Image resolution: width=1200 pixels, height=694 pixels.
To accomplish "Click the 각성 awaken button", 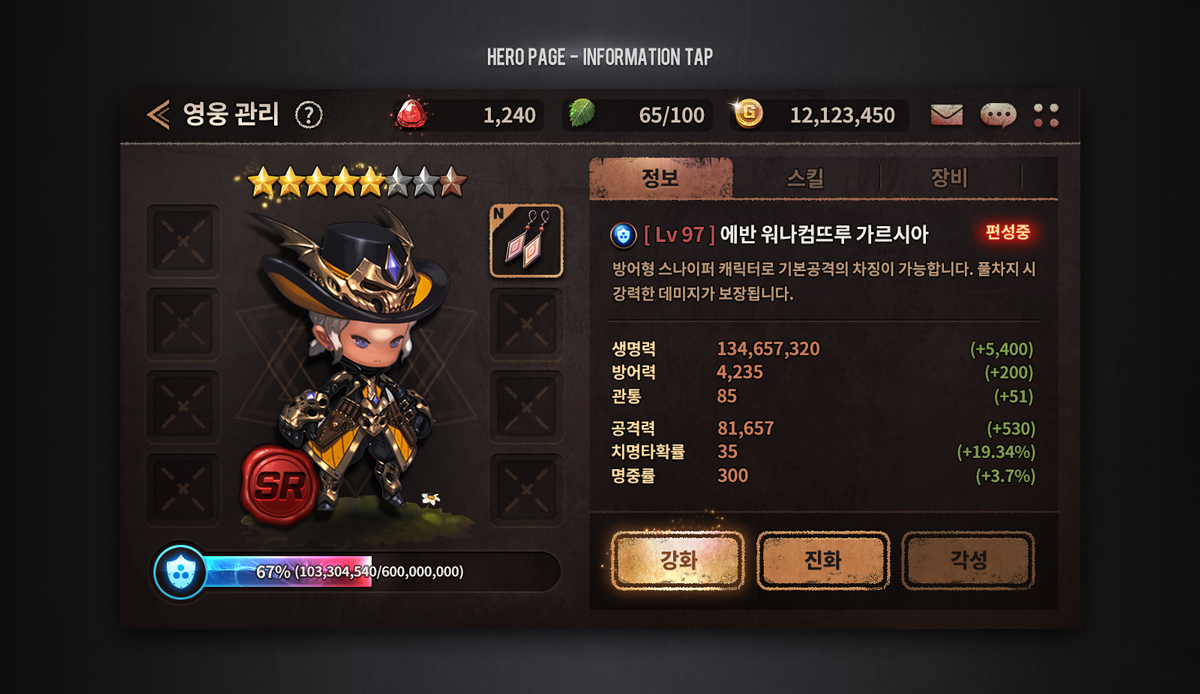I will coord(967,560).
